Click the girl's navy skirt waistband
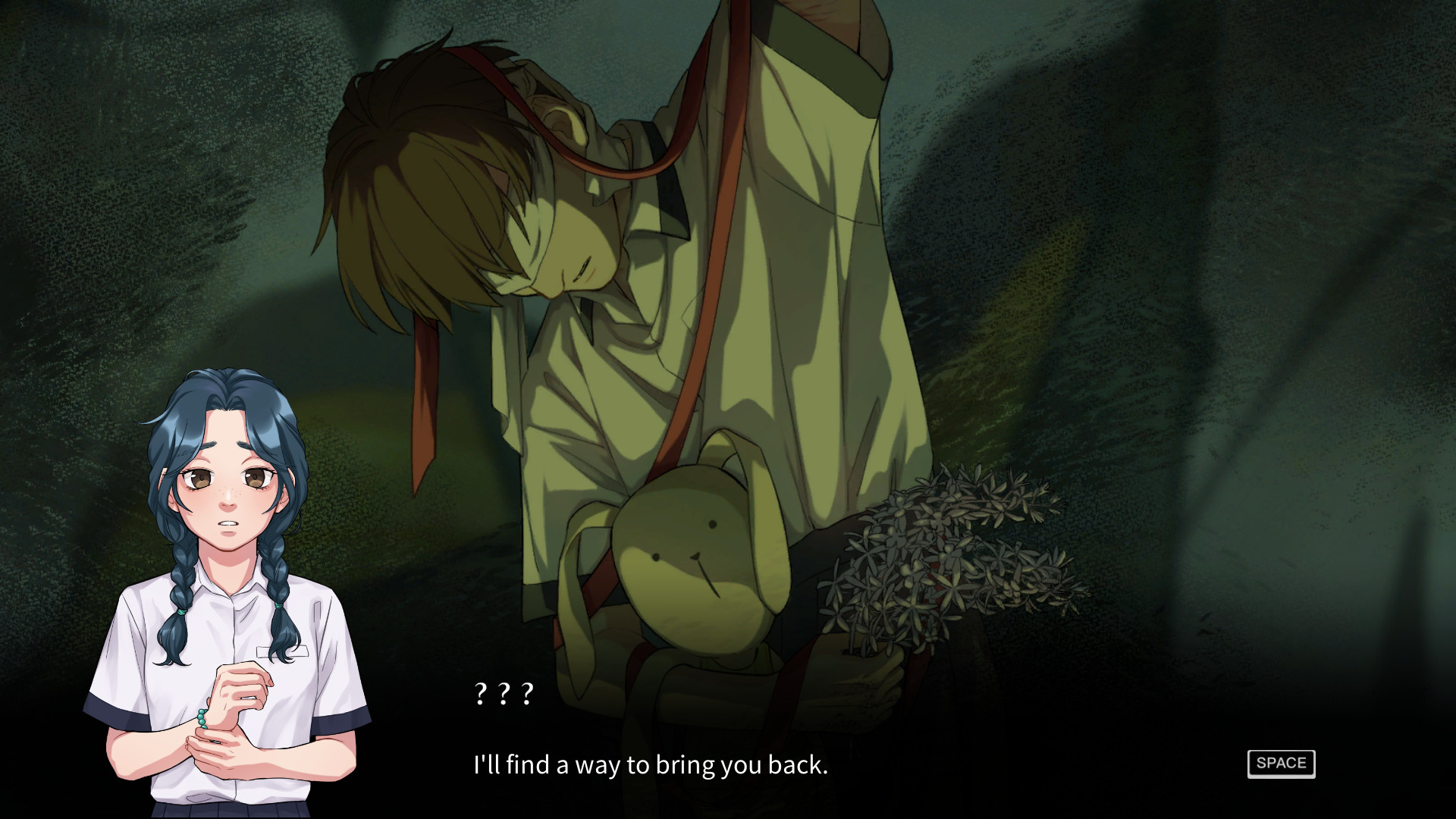 coord(227,808)
